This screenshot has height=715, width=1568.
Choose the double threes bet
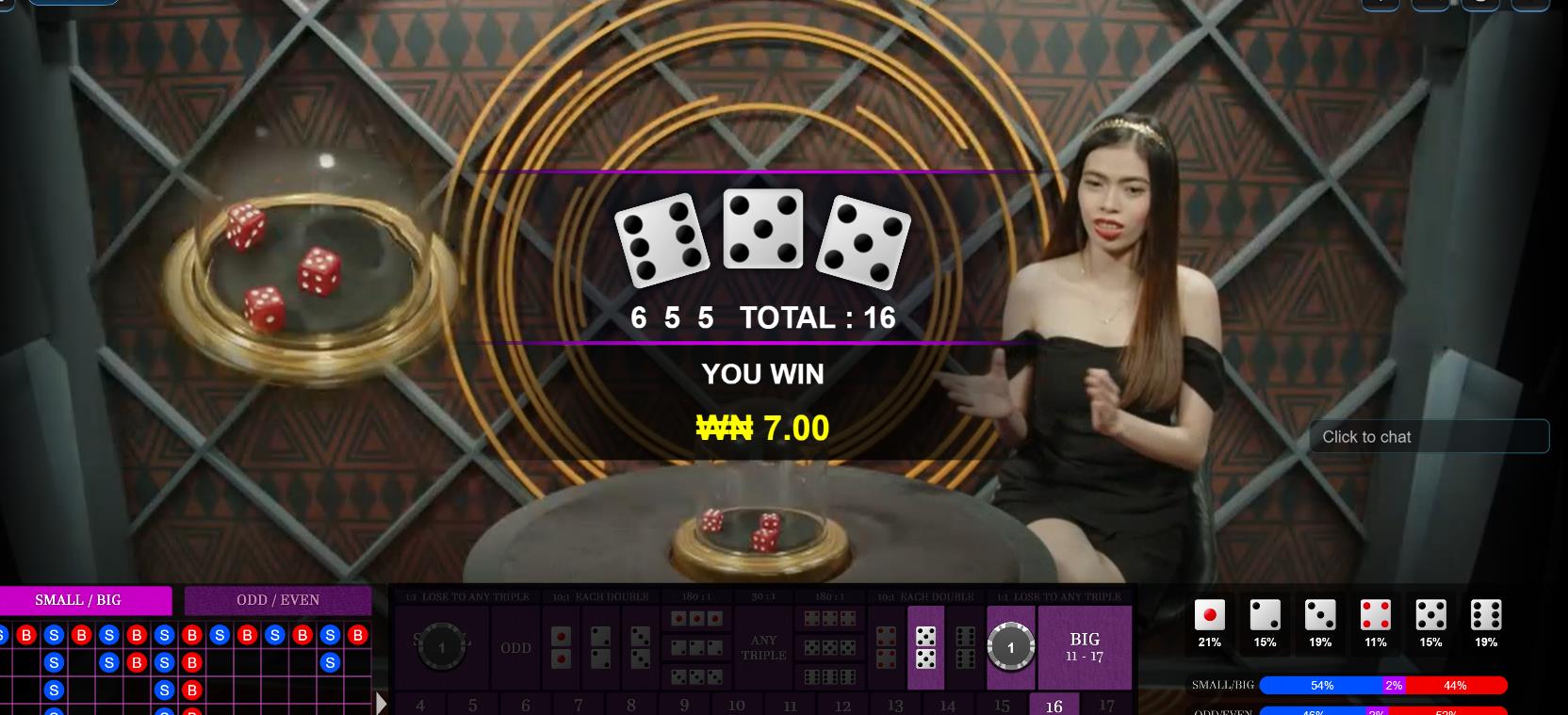coord(640,647)
